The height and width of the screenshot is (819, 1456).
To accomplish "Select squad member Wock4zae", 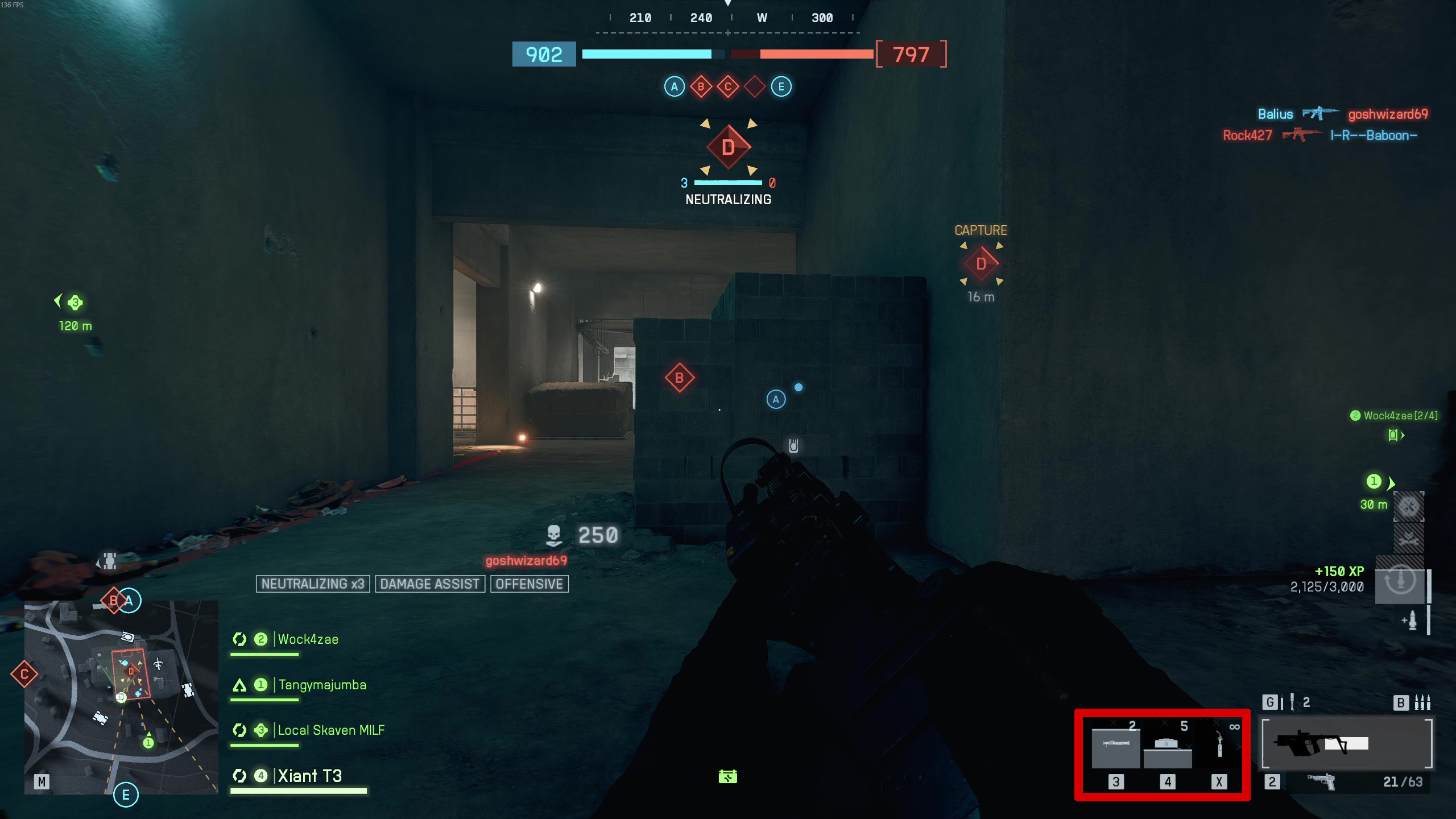I will click(308, 639).
